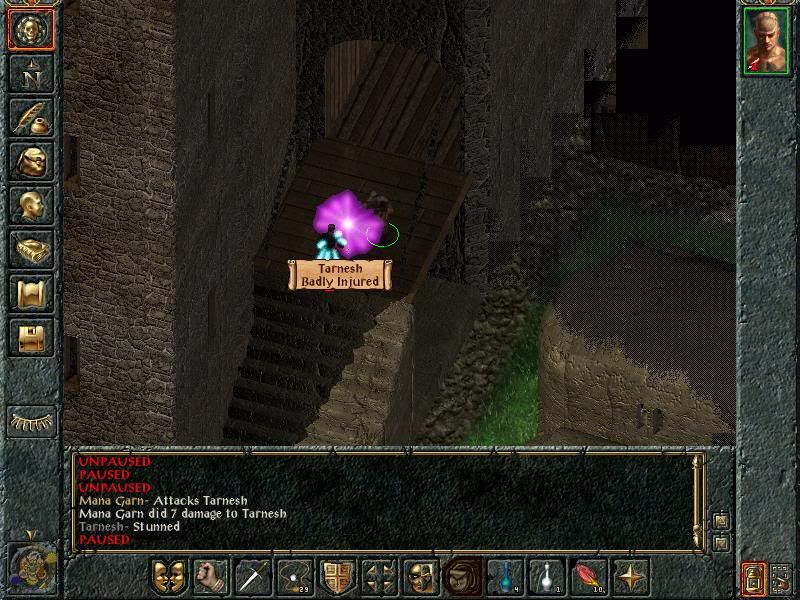Equip the sword weapon slot
Viewport: 800px width, 600px height.
tap(253, 577)
